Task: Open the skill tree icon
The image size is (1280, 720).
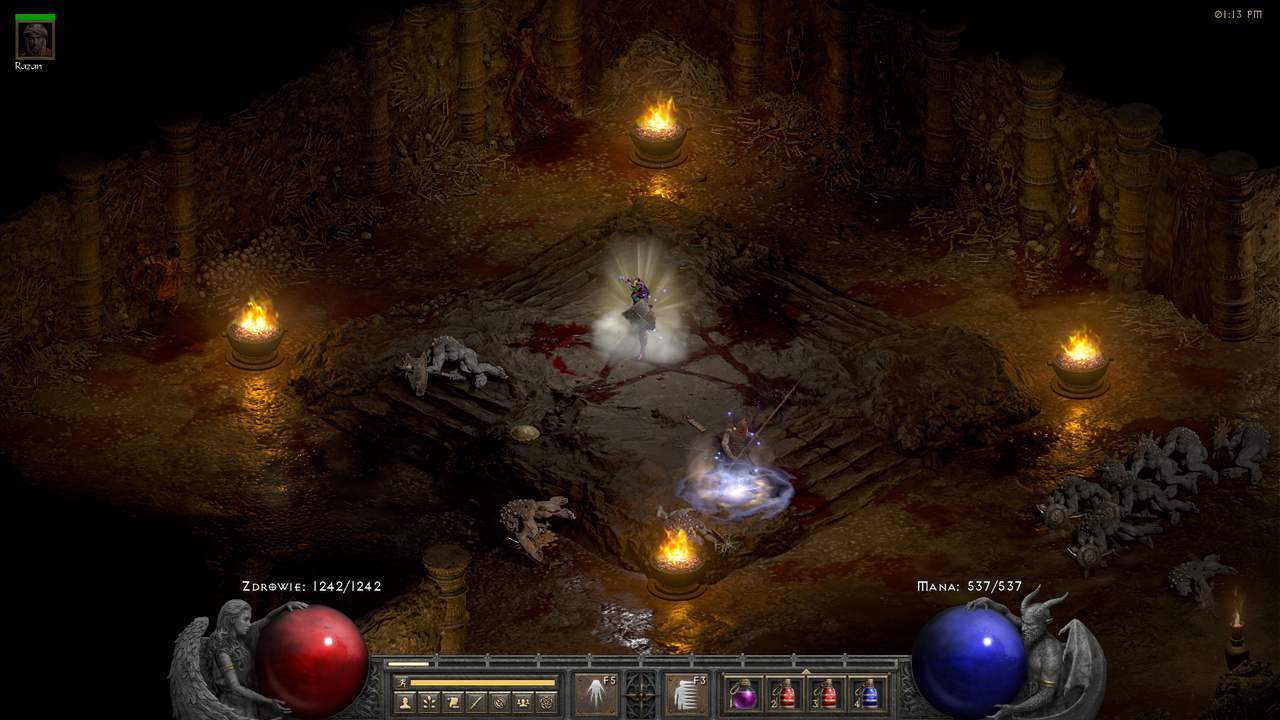Action: click(x=429, y=702)
